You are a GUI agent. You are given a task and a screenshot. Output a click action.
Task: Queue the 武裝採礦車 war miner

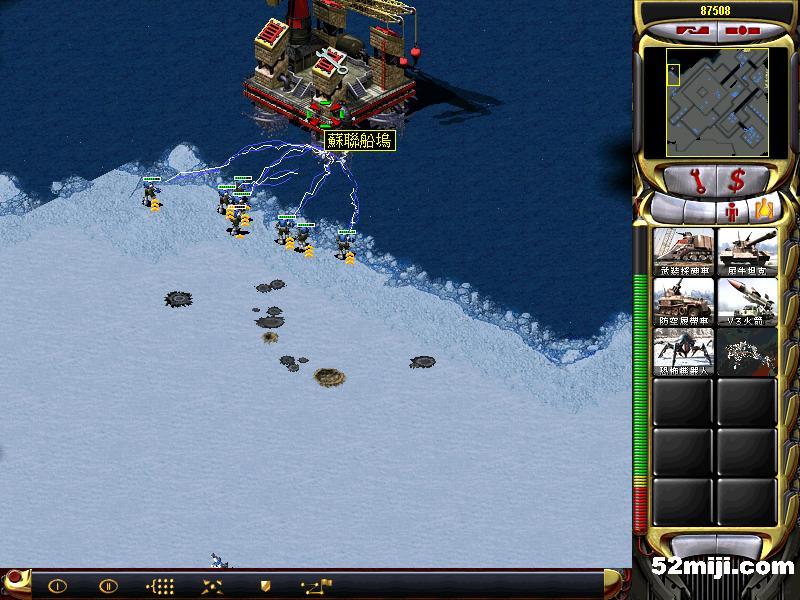coord(684,251)
